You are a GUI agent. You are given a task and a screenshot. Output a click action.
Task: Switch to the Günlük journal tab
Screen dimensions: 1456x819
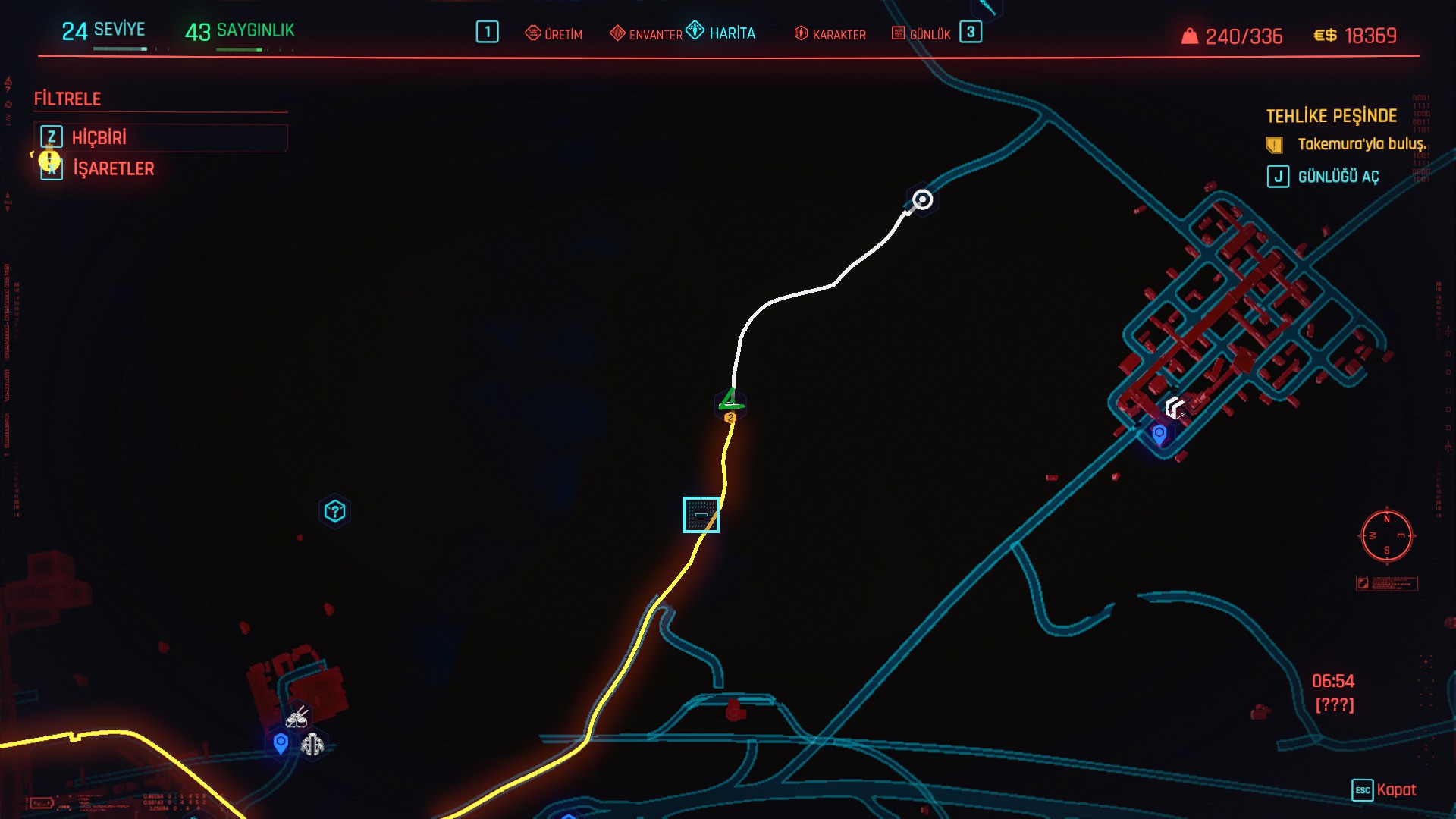pyautogui.click(x=921, y=34)
